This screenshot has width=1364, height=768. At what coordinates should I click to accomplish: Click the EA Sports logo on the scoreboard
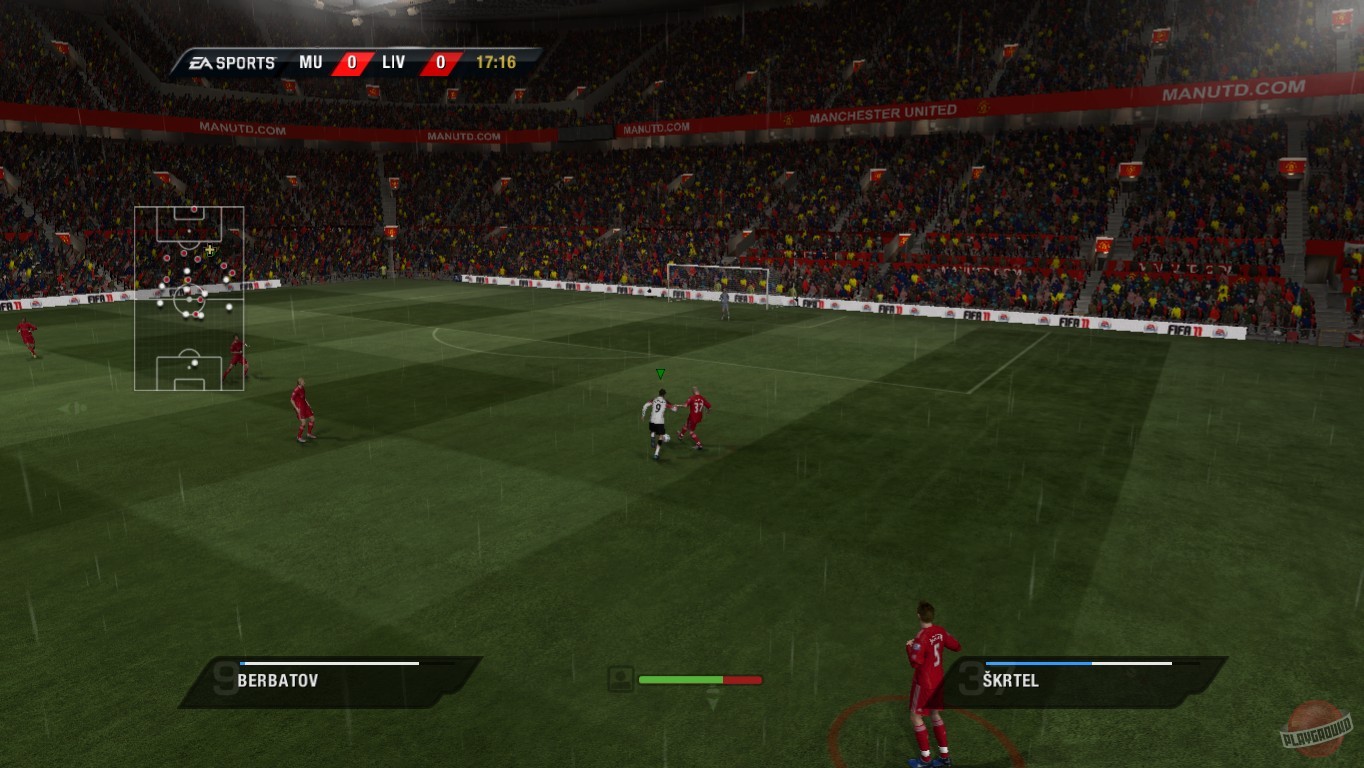(232, 62)
